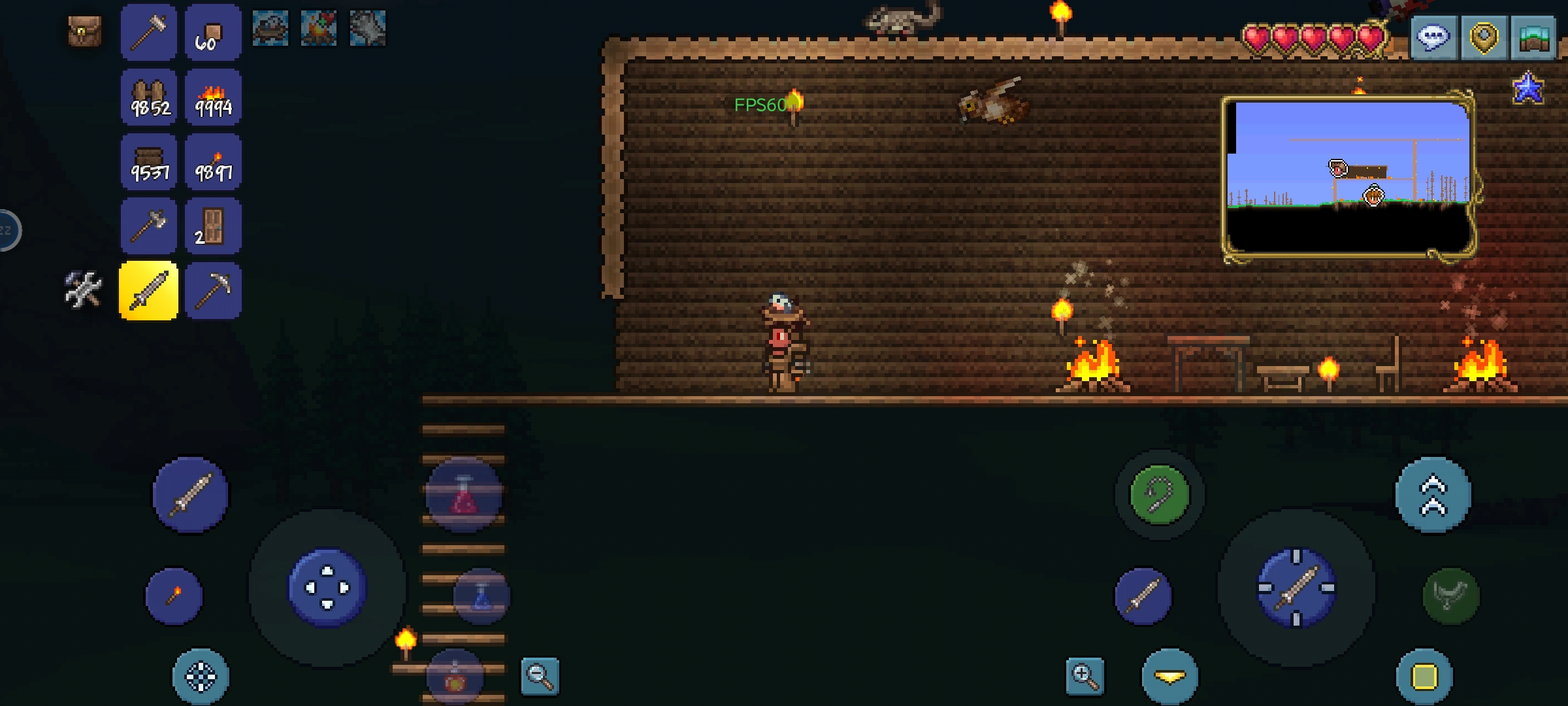Select the wooden hammer hotbar slot
The image size is (1568, 706).
[x=149, y=31]
